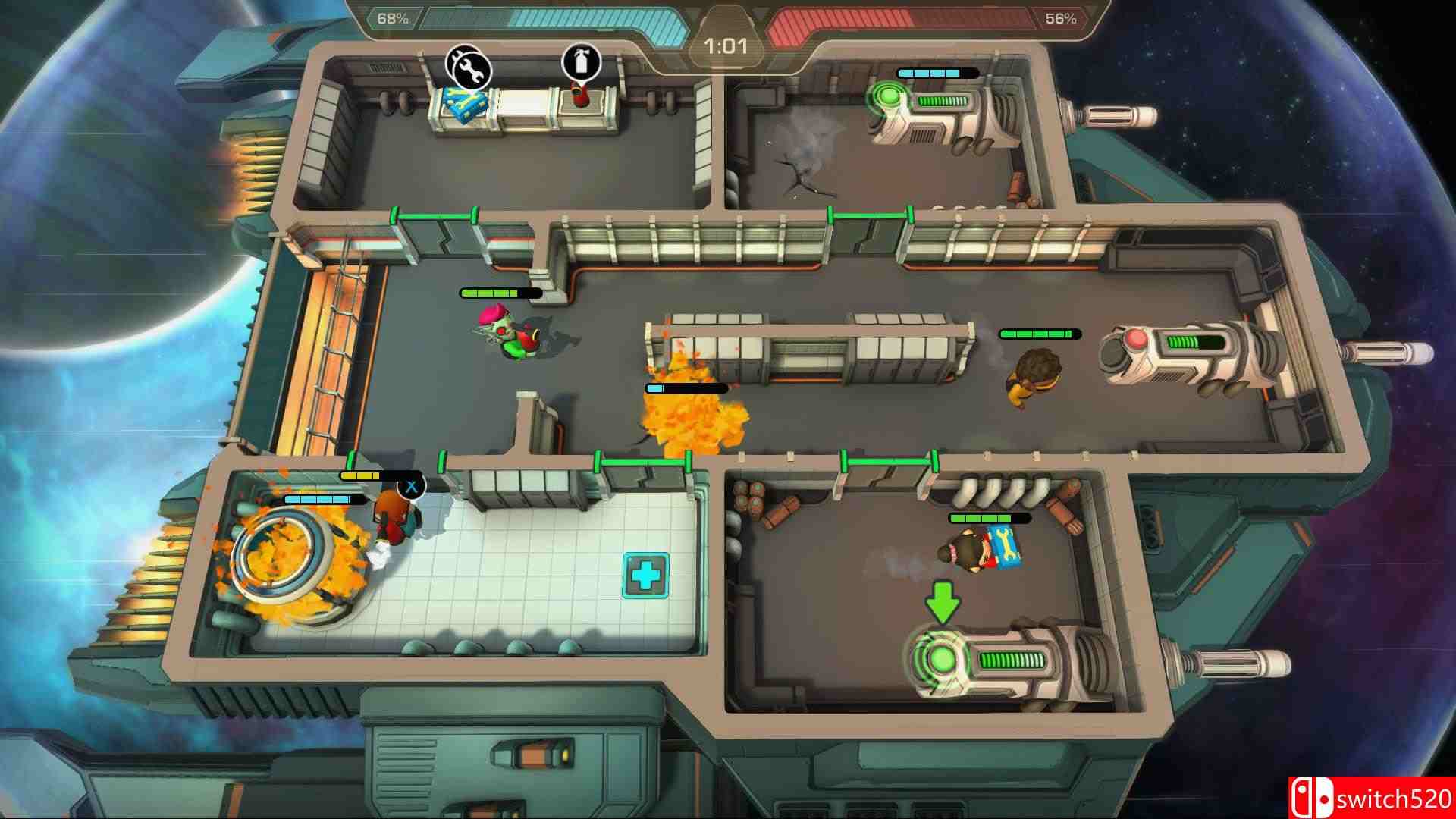Open the match timer display showing 1:01
The image size is (1456, 819).
pos(724,45)
